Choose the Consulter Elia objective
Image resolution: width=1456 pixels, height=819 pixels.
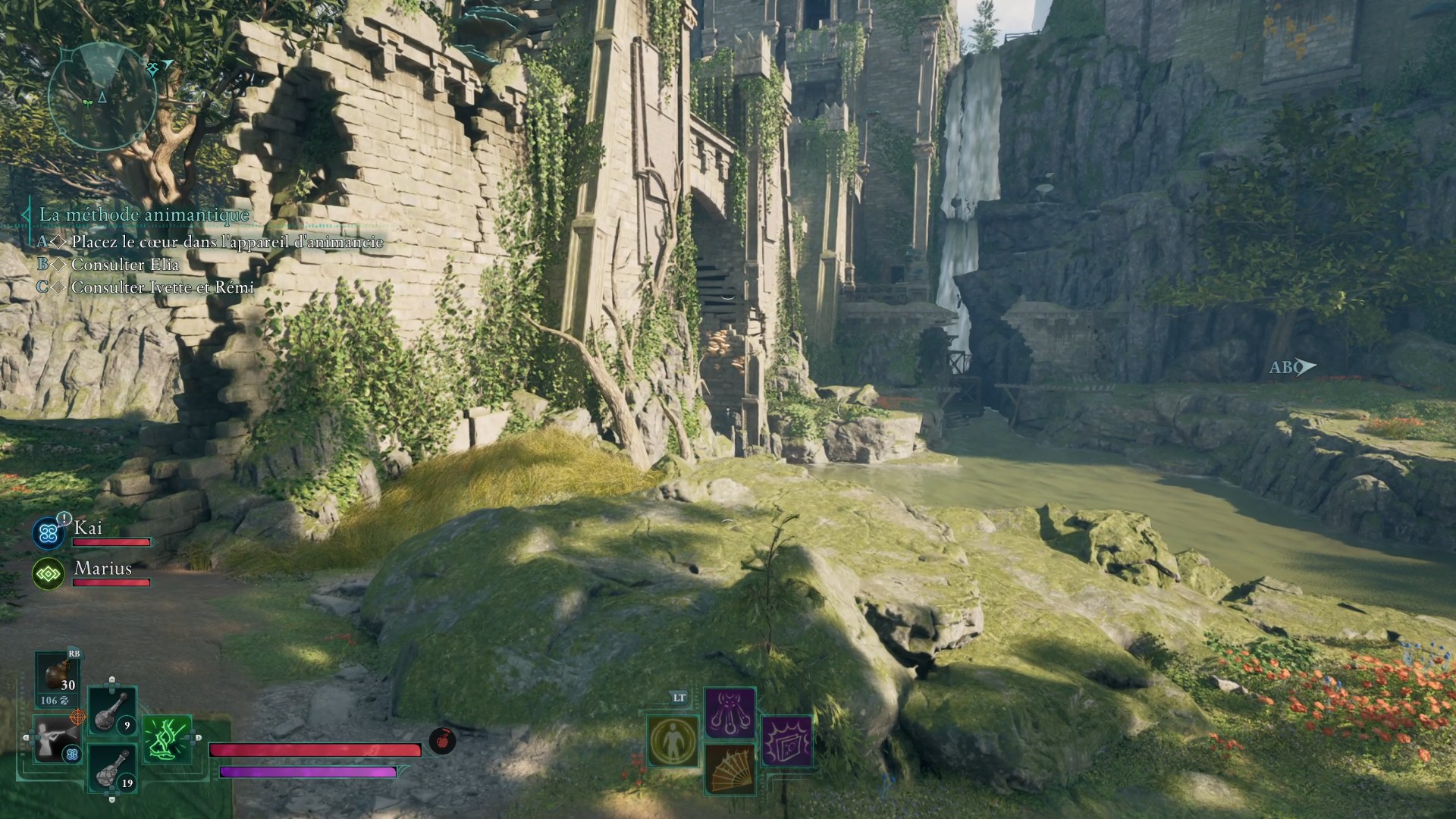pos(125,265)
